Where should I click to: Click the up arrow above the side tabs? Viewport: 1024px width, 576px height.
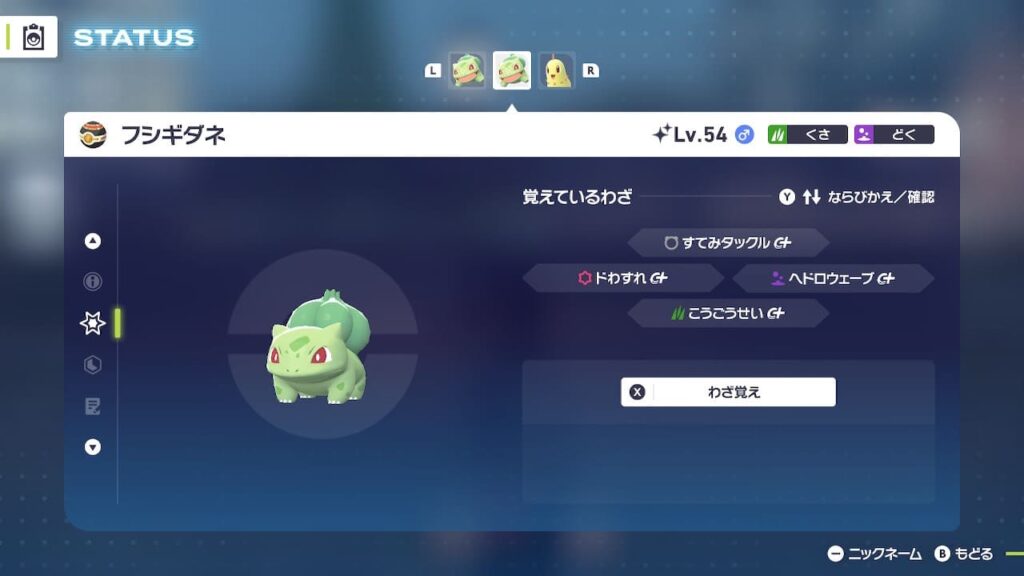click(93, 241)
